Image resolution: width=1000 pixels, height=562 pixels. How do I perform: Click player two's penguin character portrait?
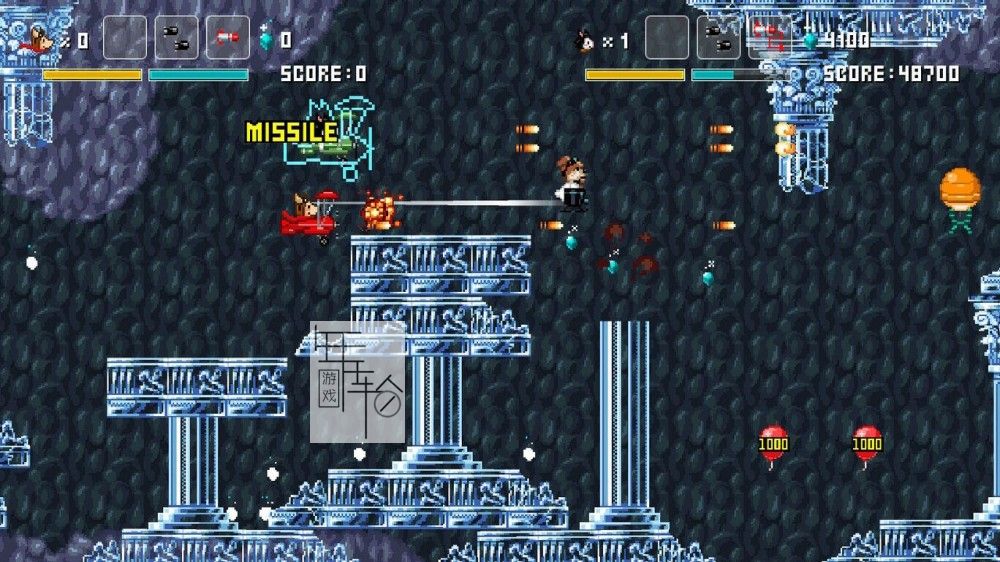(583, 41)
